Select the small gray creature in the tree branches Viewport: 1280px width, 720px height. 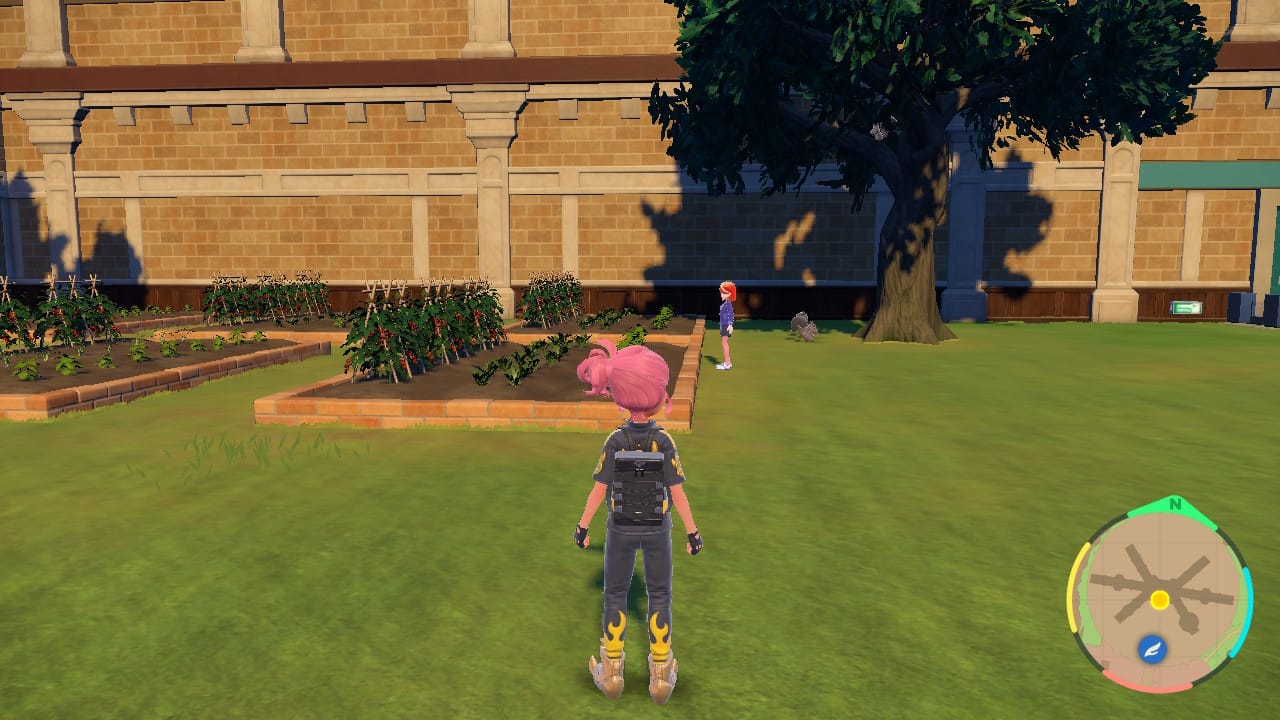[880, 132]
